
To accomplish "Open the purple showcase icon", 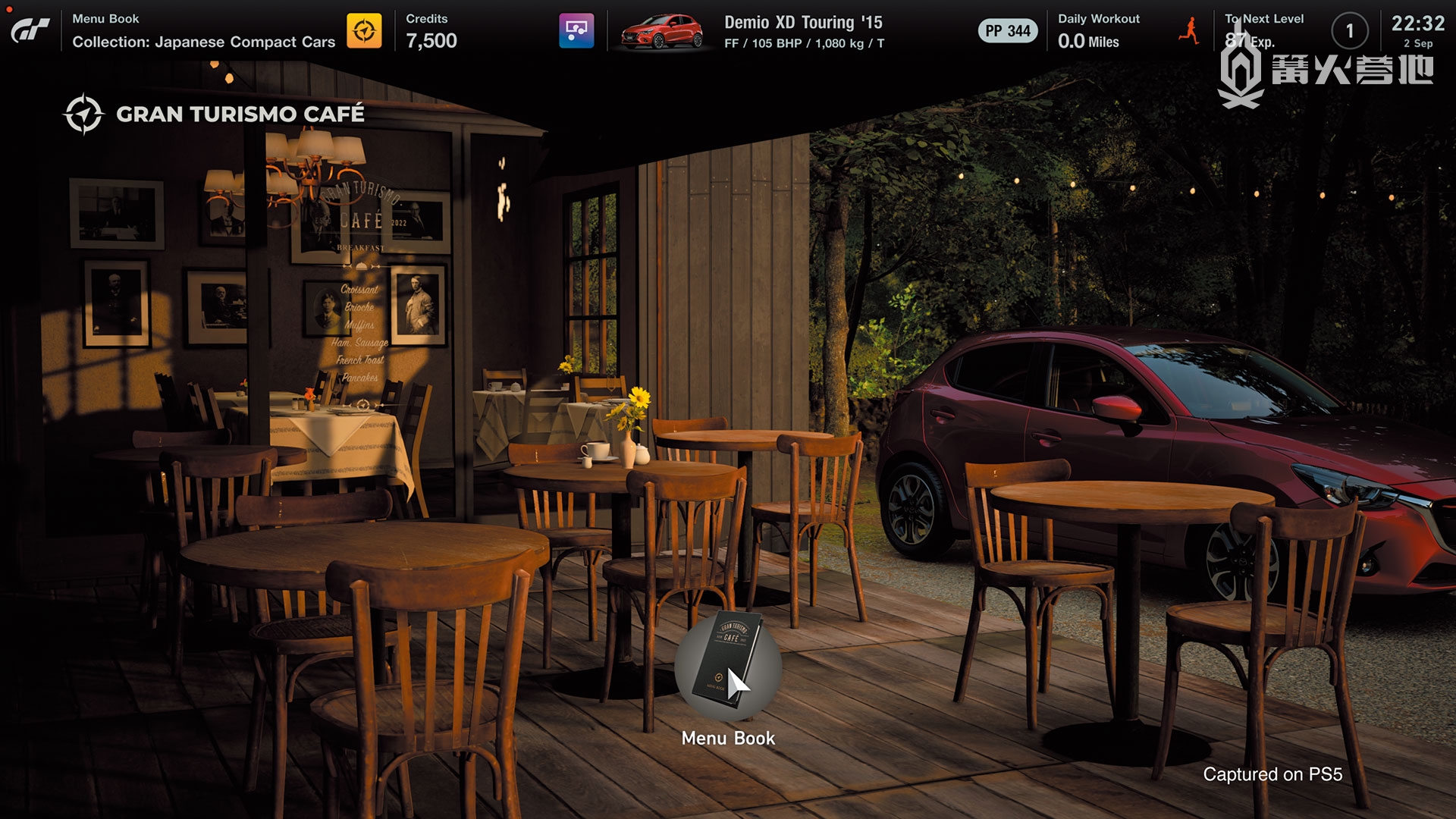I will click(576, 31).
